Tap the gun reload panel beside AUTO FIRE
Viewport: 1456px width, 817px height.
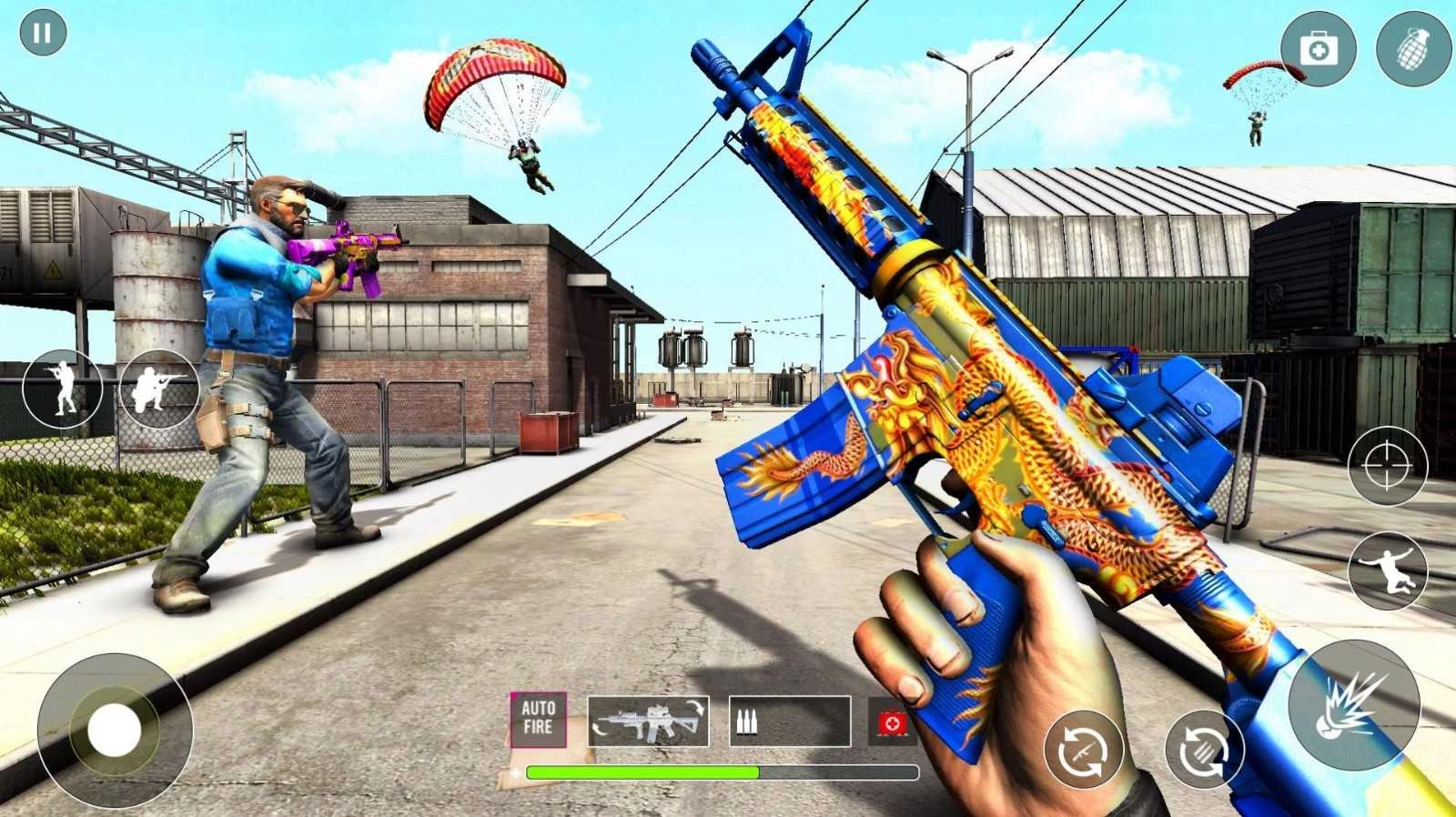click(x=648, y=721)
